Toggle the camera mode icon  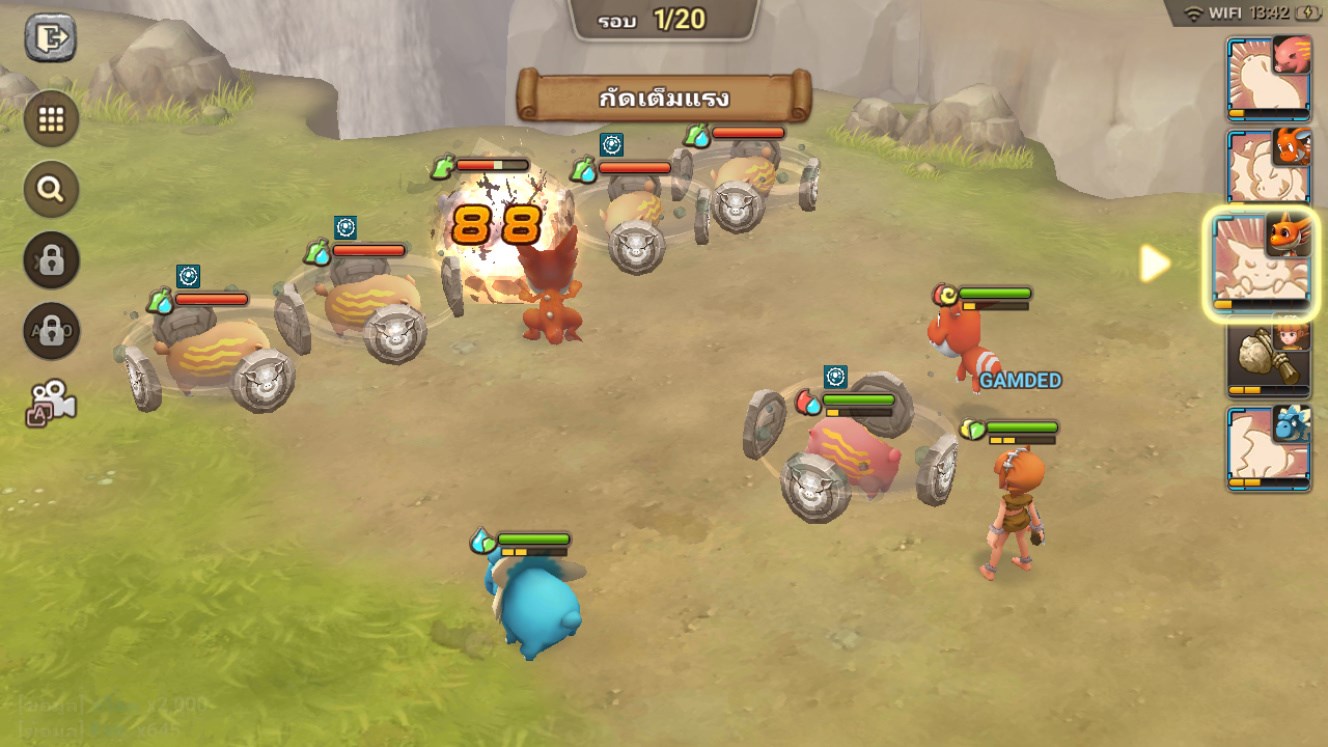tap(51, 401)
